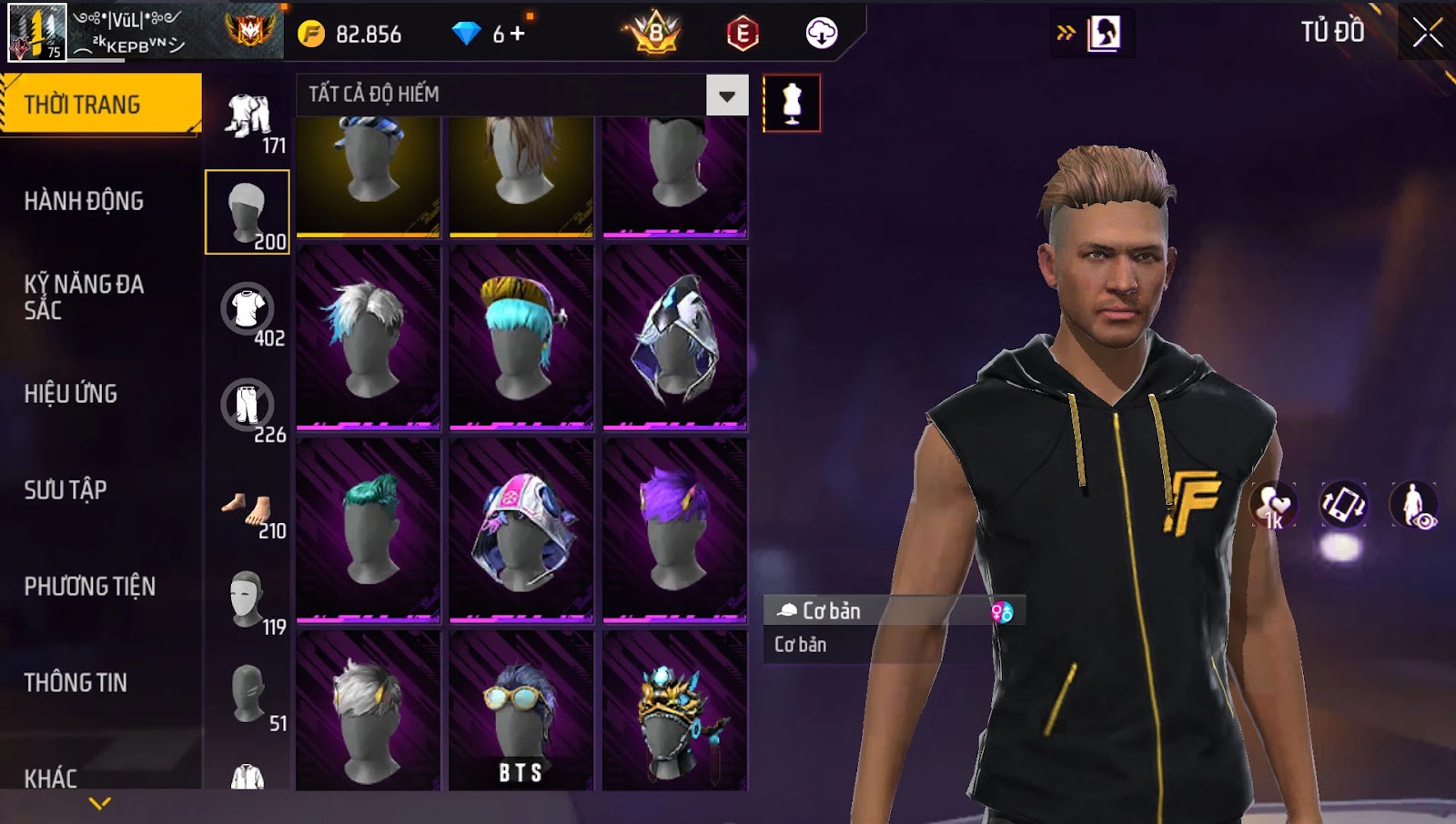Switch to Kỹ Năng Đa Sắc tab

[84, 297]
